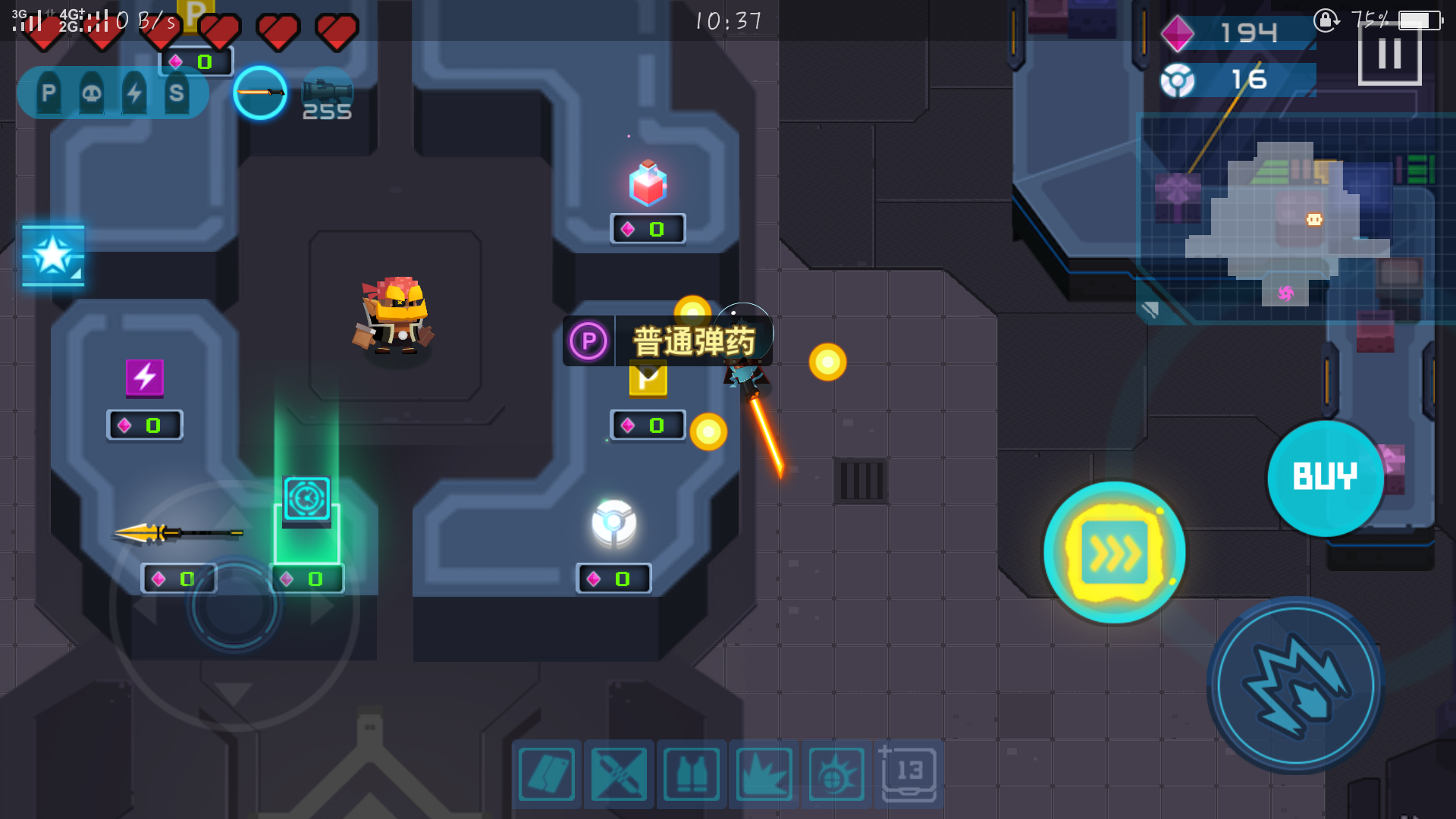The image size is (1456, 819).
Task: Tap the 普通弹药 ammo pickup label
Action: click(691, 341)
